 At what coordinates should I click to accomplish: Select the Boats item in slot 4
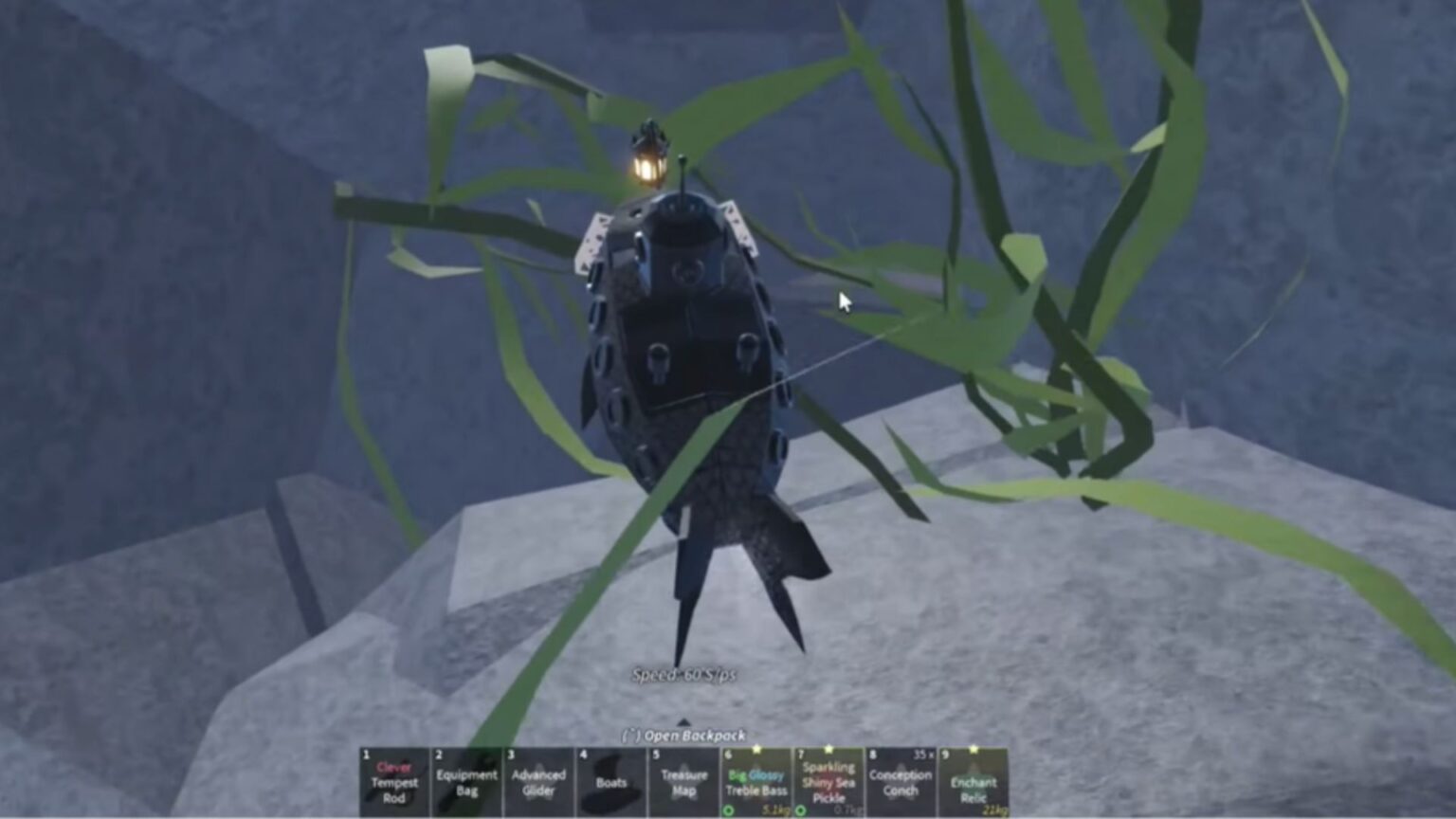tap(611, 782)
